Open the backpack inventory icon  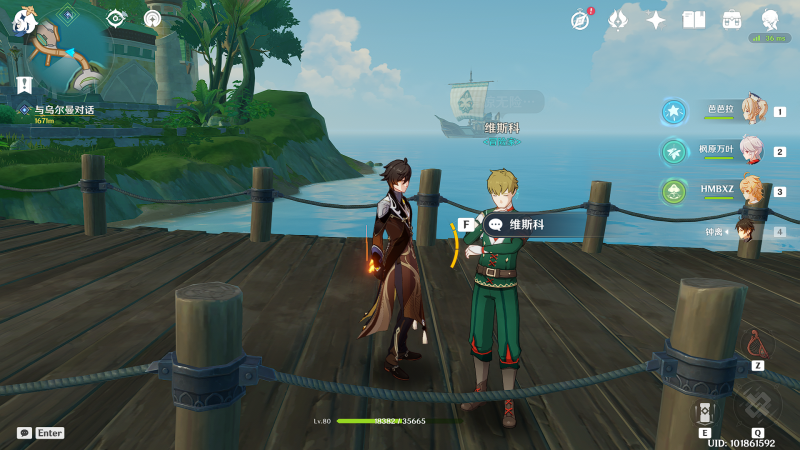732,19
